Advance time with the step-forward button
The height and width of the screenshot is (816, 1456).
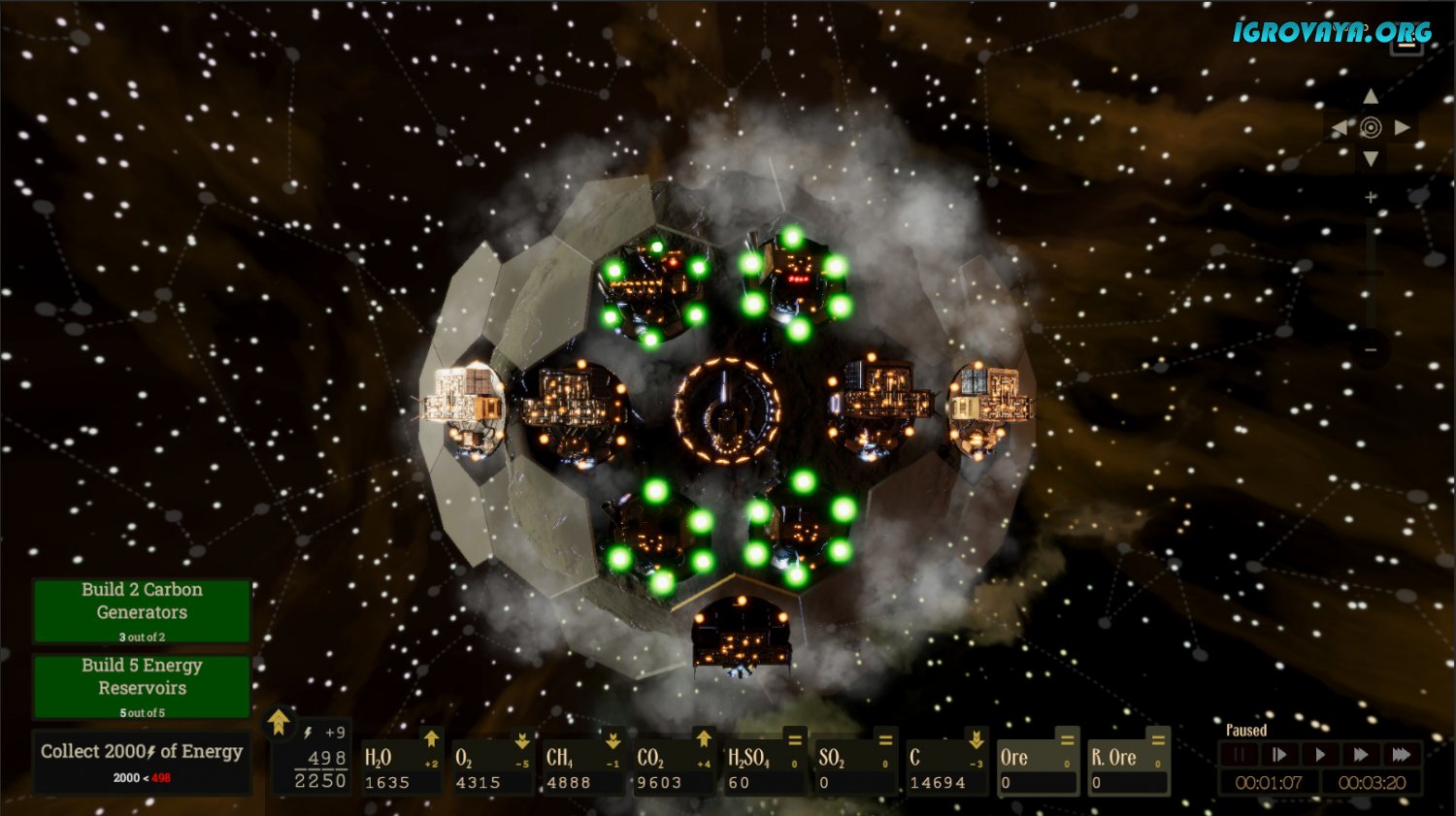point(1279,755)
